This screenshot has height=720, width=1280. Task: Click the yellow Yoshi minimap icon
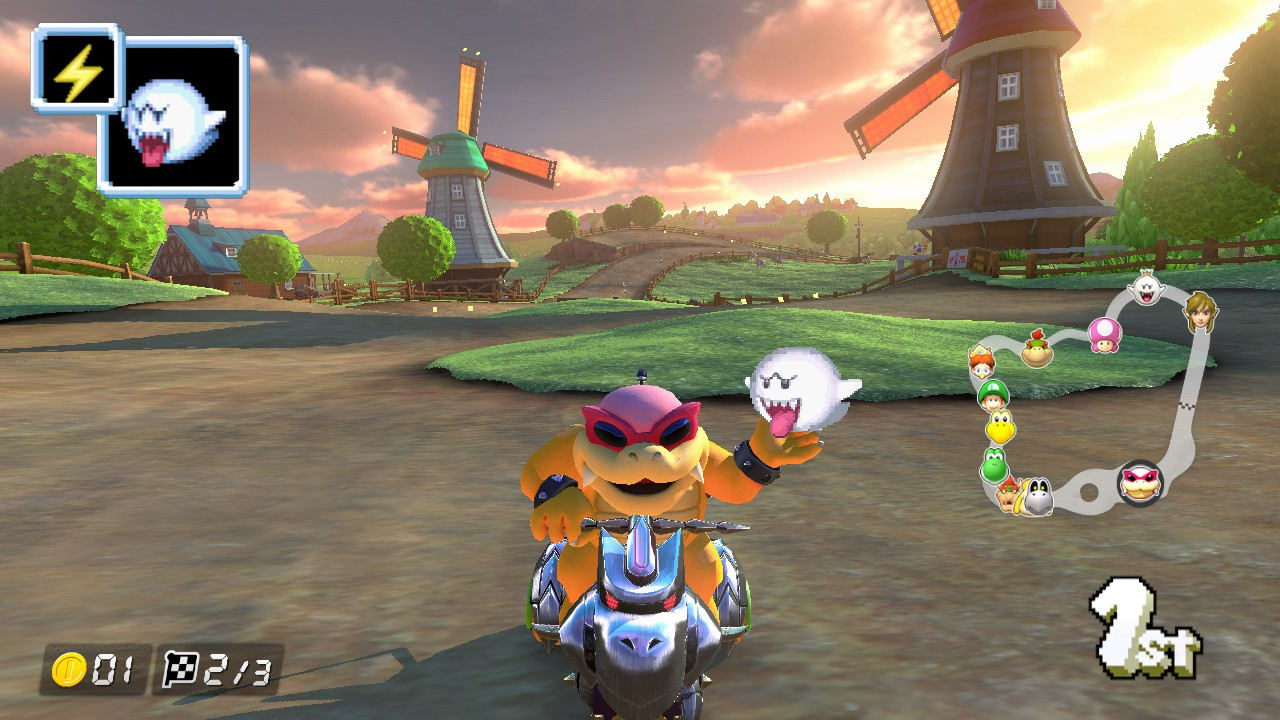pos(1000,427)
